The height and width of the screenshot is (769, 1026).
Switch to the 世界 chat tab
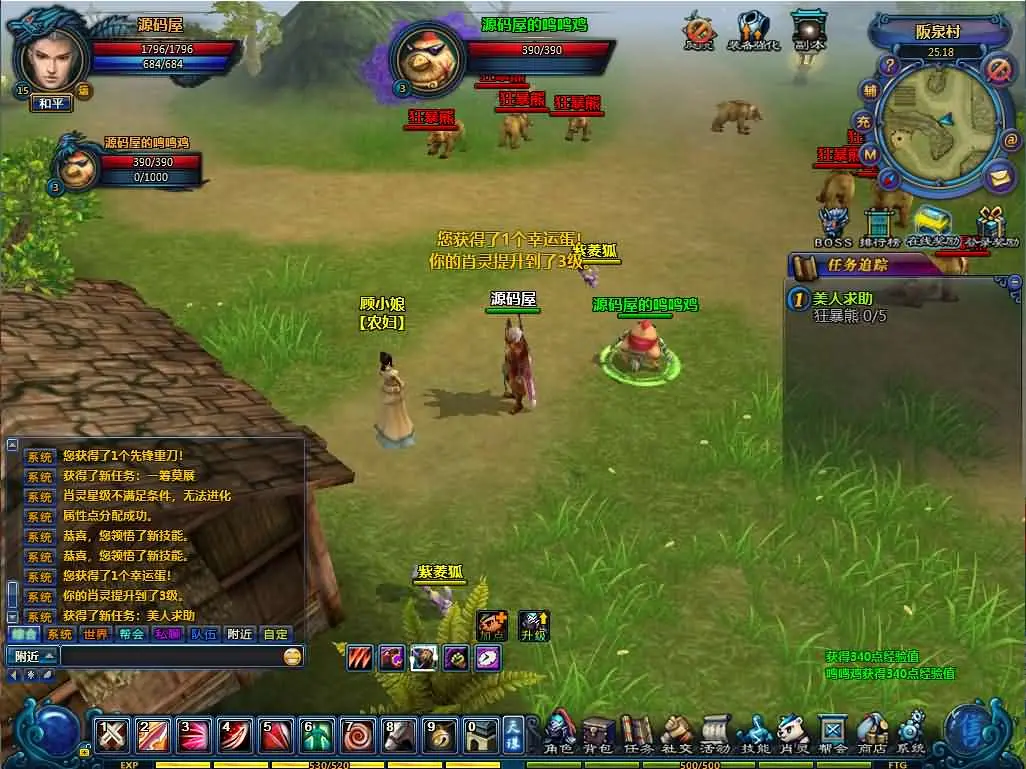tap(95, 634)
